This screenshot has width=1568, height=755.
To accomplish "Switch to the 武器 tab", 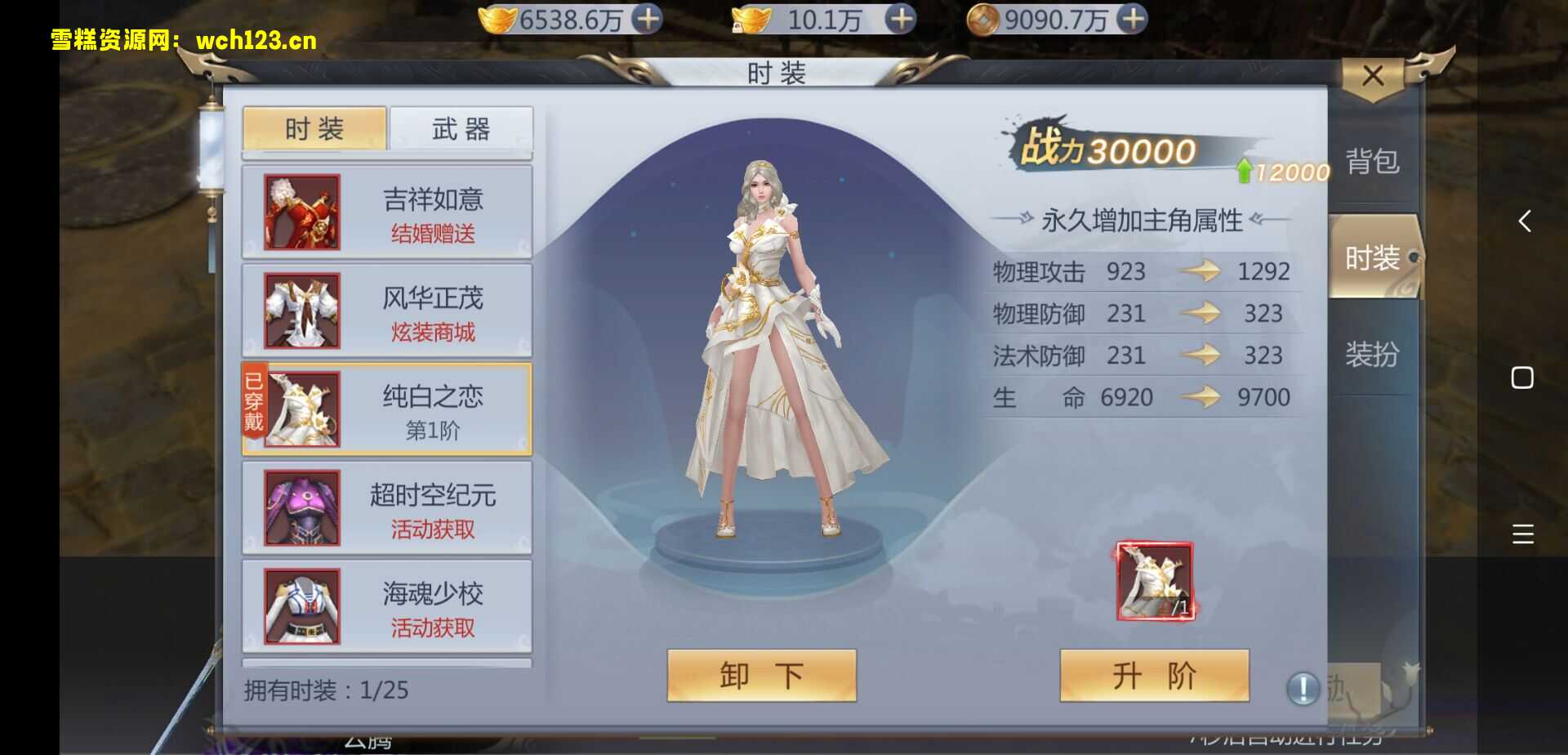I will tap(461, 128).
